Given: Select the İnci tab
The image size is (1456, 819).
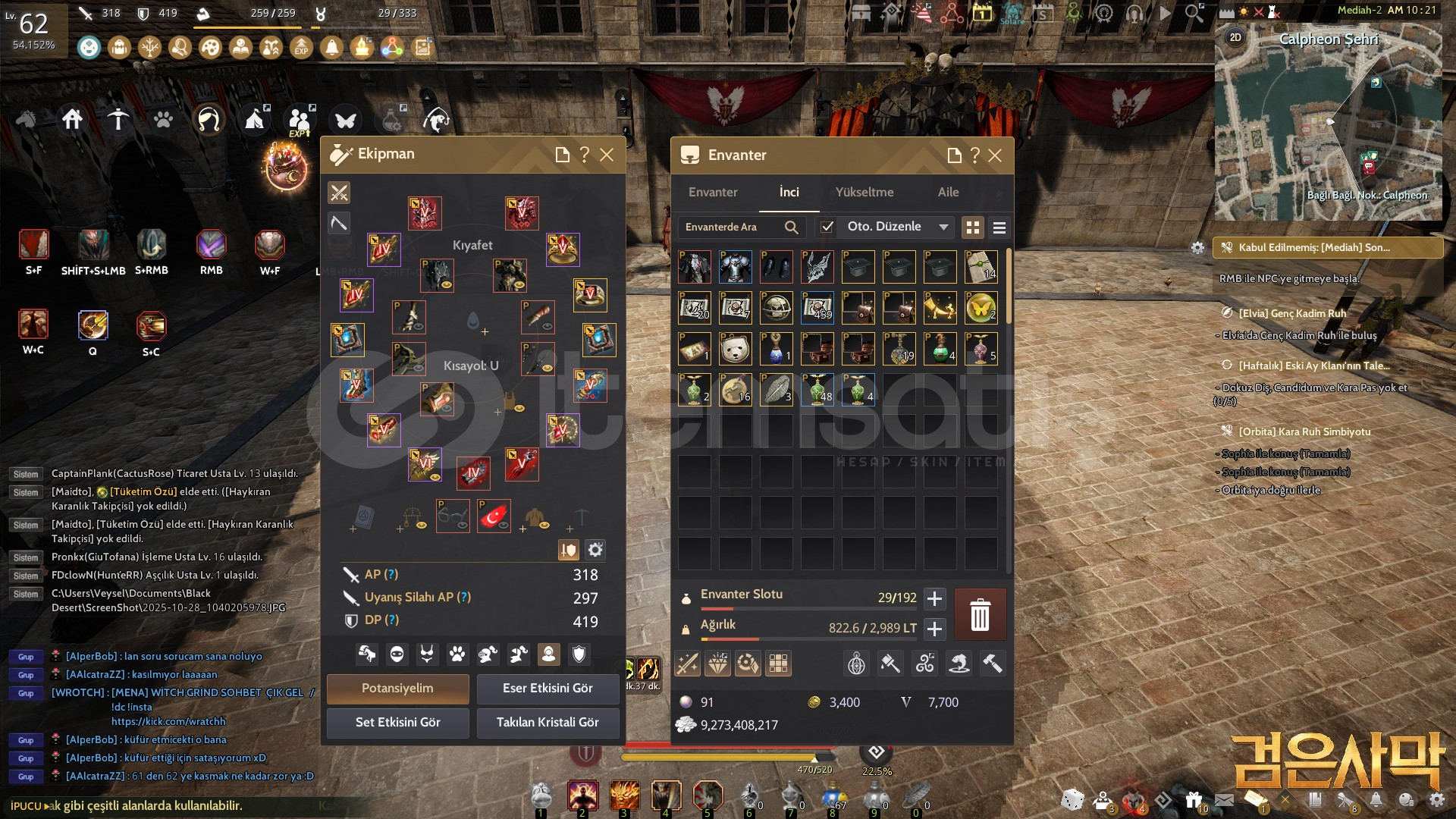Looking at the screenshot, I should click(789, 192).
